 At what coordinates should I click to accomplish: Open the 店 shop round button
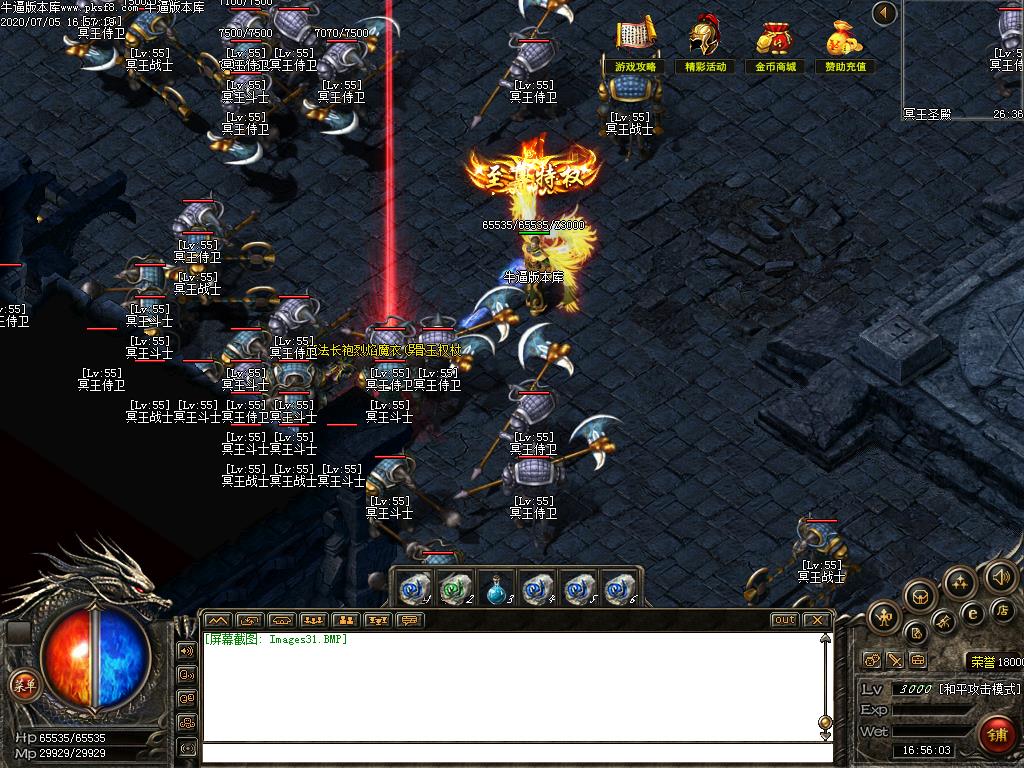1001,609
